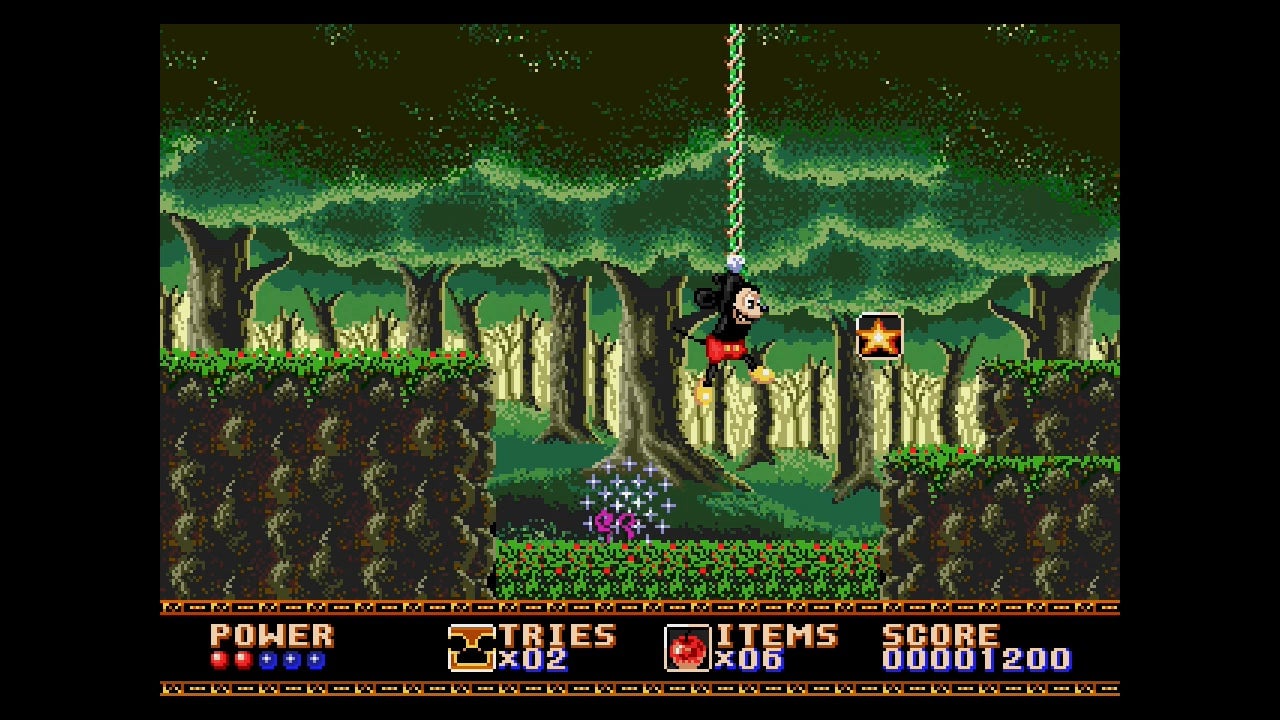Click the vine rope above Mickey's head
Screen dimensions: 1280x720
[x=733, y=150]
